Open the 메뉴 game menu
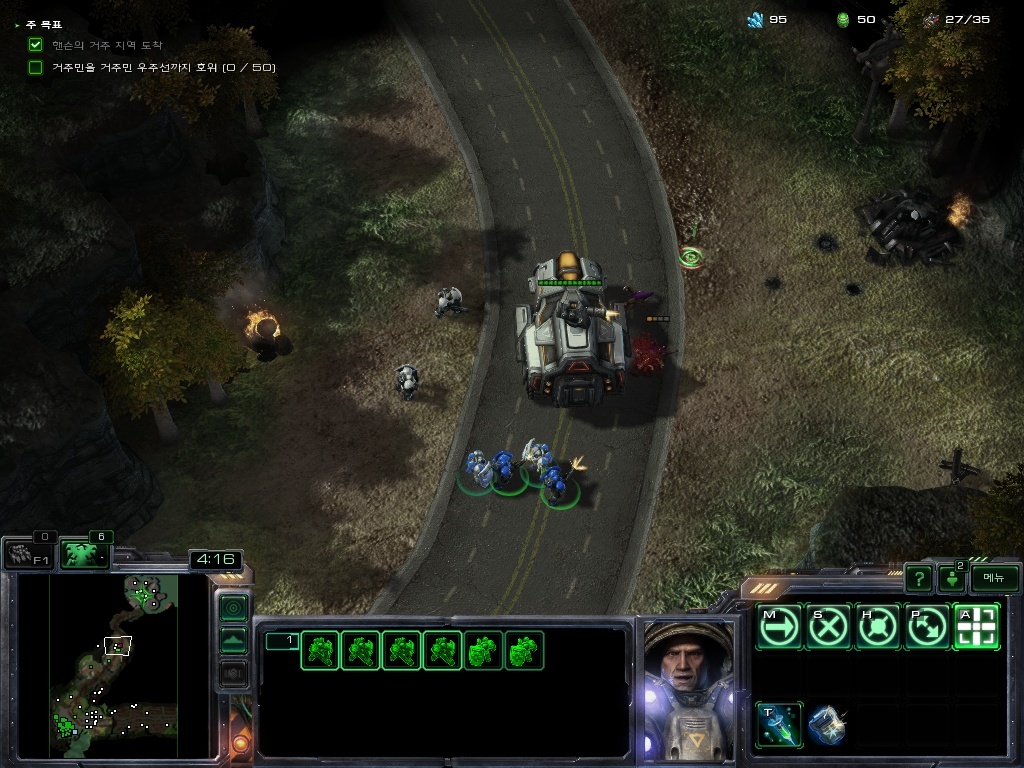The image size is (1024, 768). click(x=995, y=578)
